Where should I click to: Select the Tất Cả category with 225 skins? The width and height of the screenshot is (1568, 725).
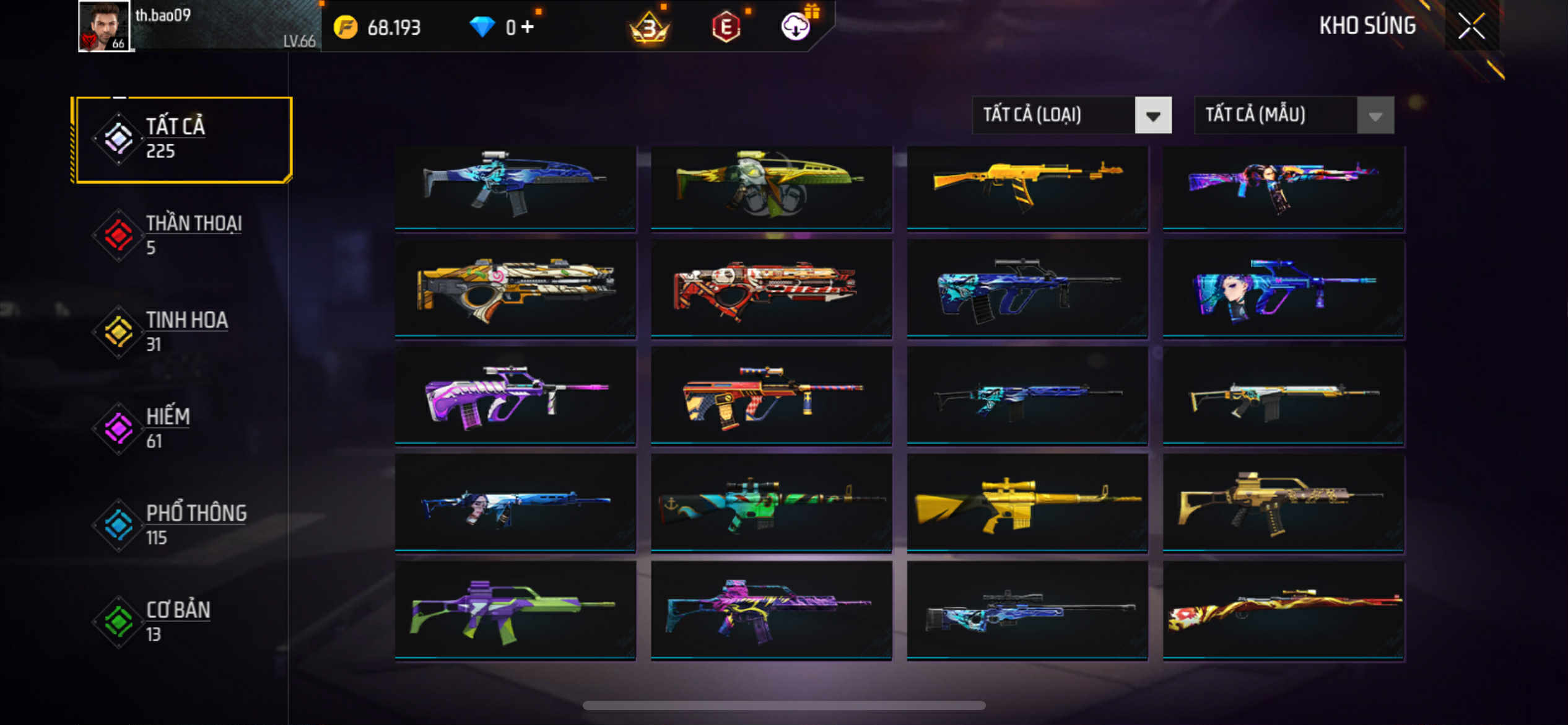coord(182,139)
